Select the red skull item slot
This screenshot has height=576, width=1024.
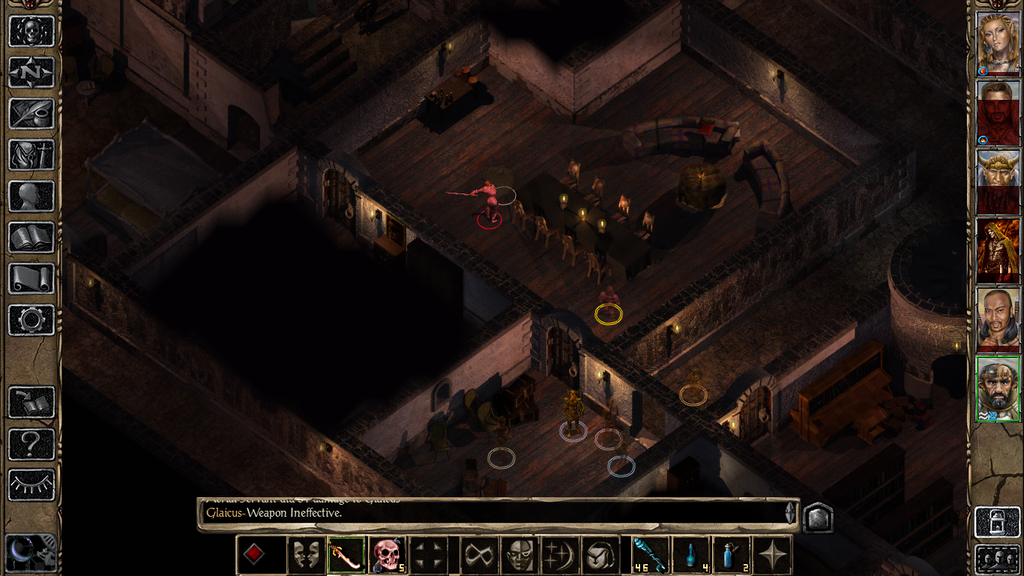(x=387, y=555)
